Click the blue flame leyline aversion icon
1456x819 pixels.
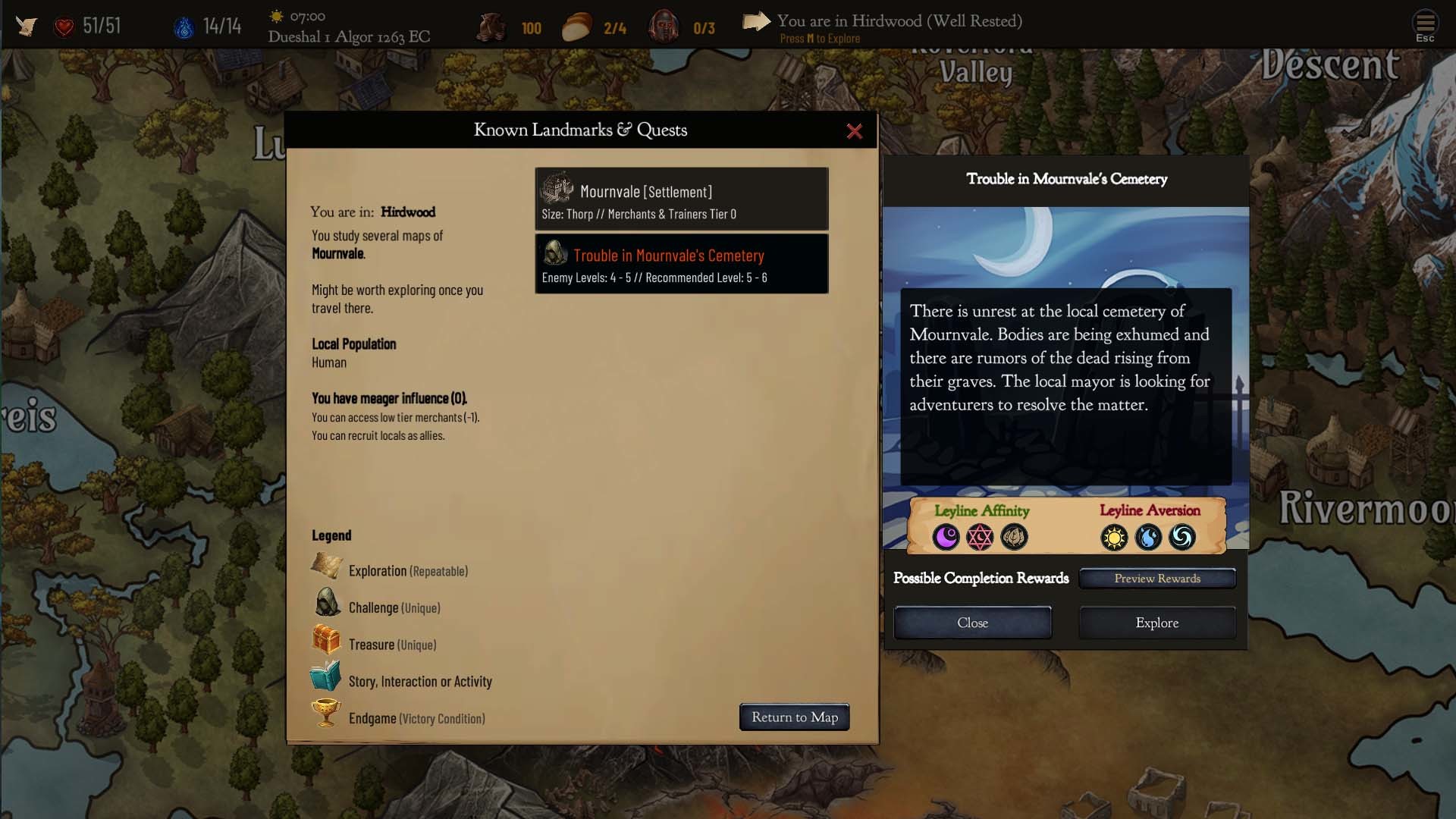tap(1148, 538)
